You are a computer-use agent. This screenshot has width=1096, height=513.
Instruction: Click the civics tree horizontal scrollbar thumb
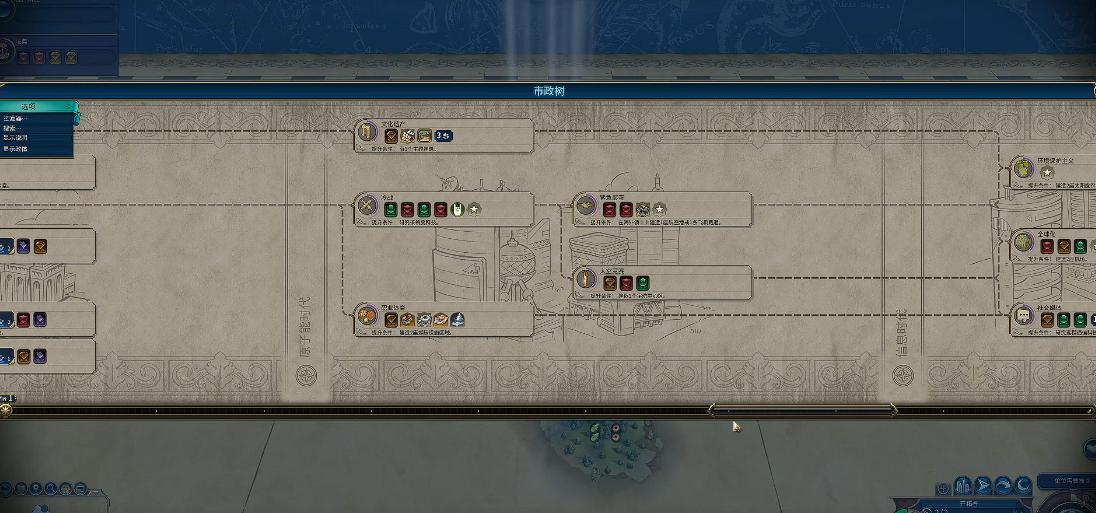(802, 409)
